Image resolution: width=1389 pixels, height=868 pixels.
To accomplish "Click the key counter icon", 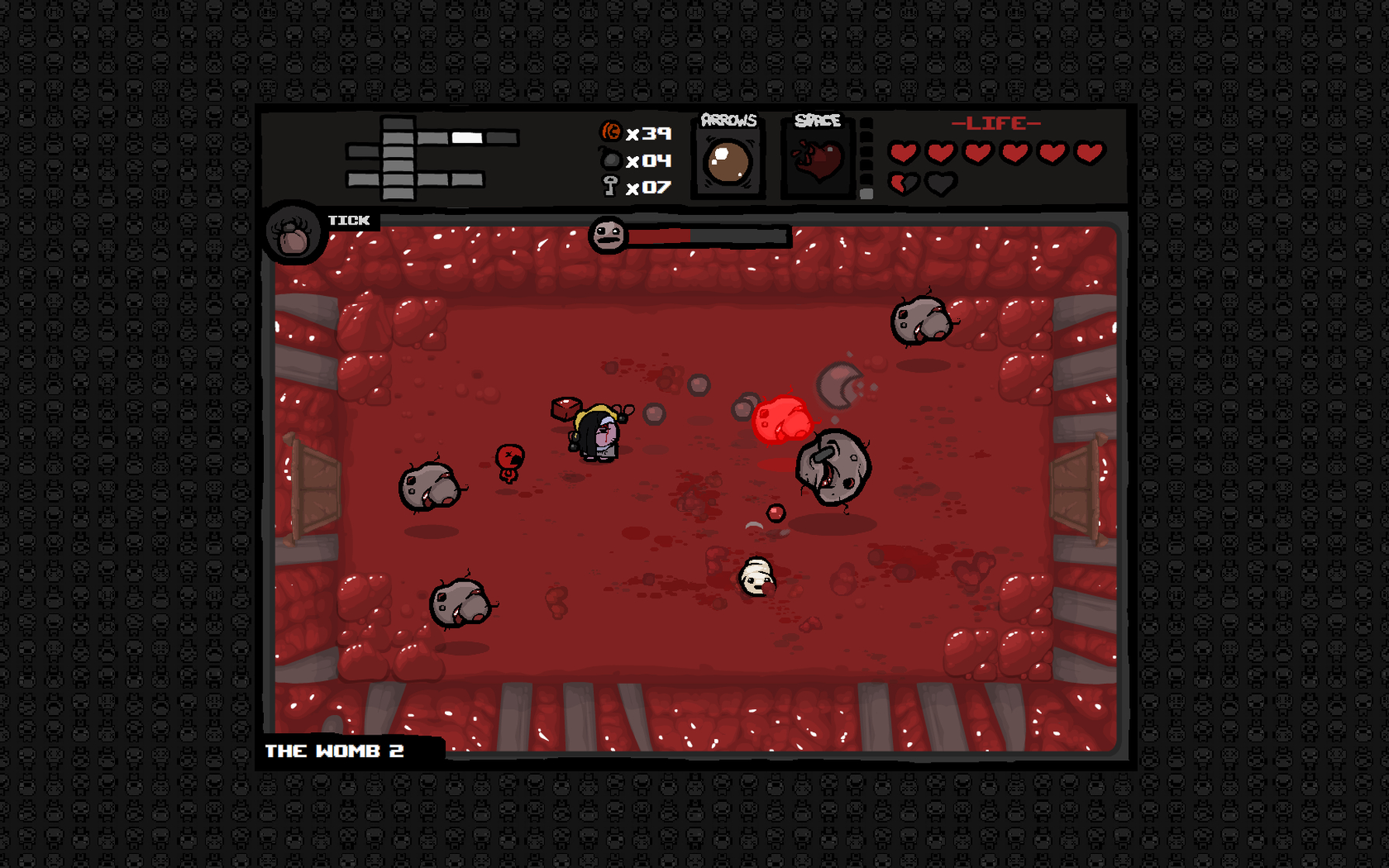I will tap(611, 188).
